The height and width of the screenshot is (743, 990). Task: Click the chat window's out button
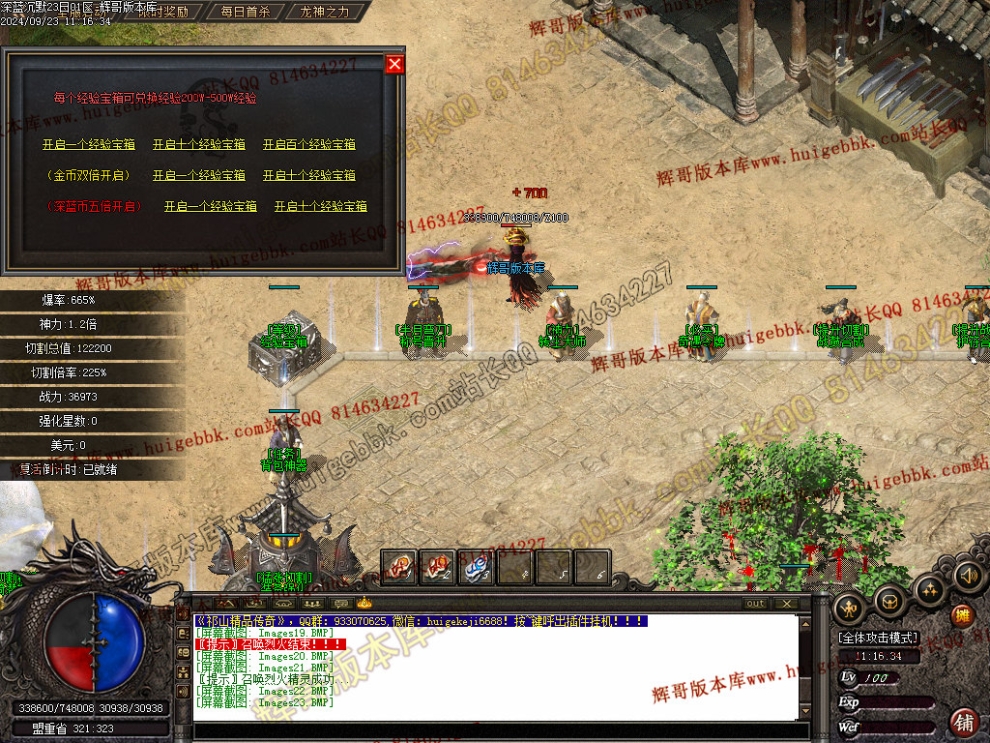756,603
